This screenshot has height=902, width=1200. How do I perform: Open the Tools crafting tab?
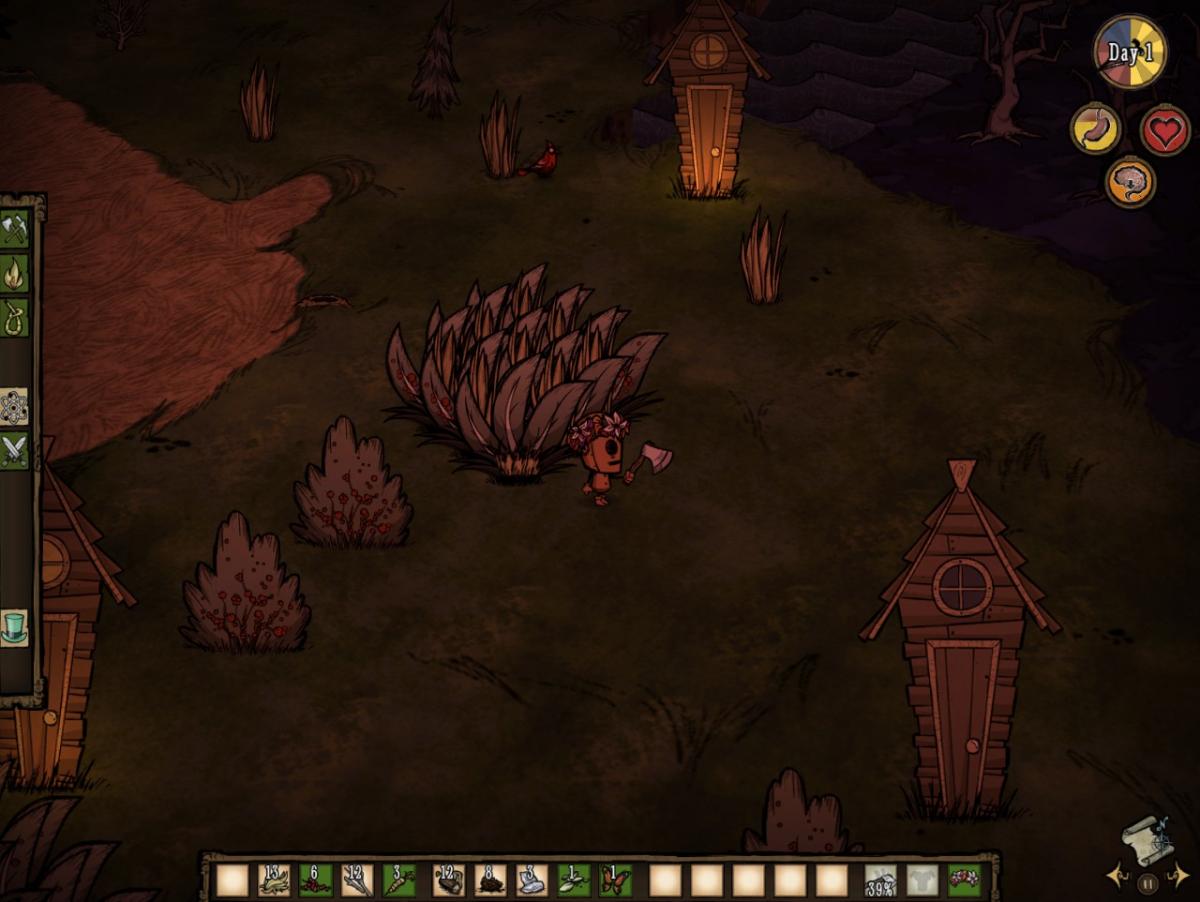coord(14,229)
